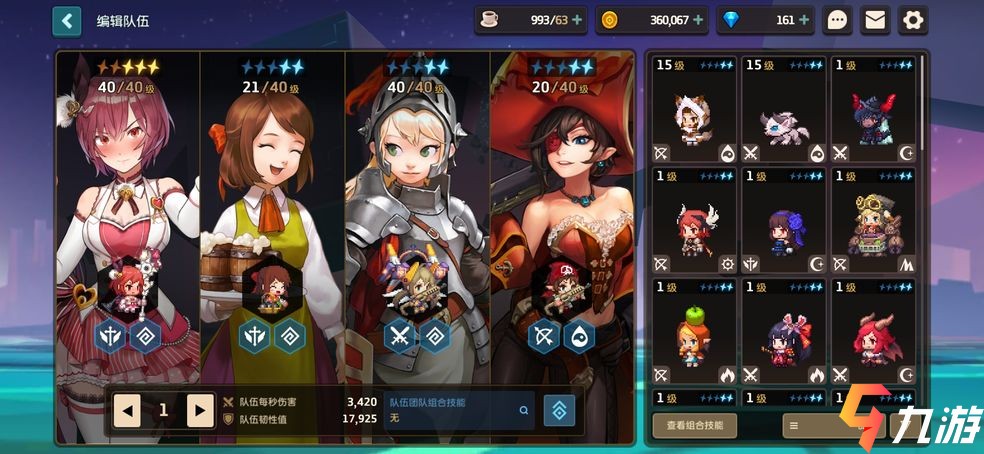Open the chat speech bubble
The height and width of the screenshot is (454, 984).
(x=839, y=20)
